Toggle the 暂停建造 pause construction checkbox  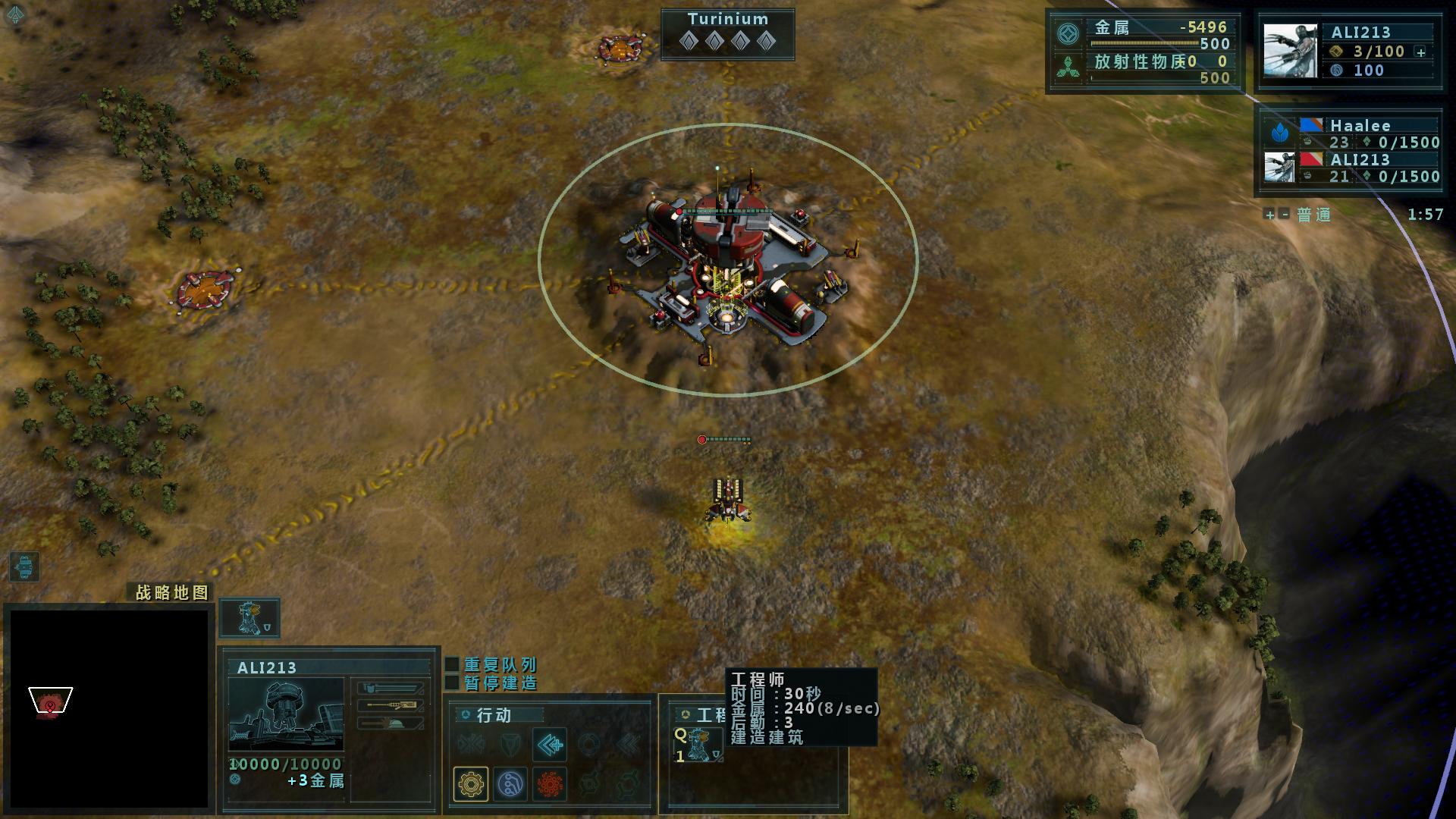452,683
